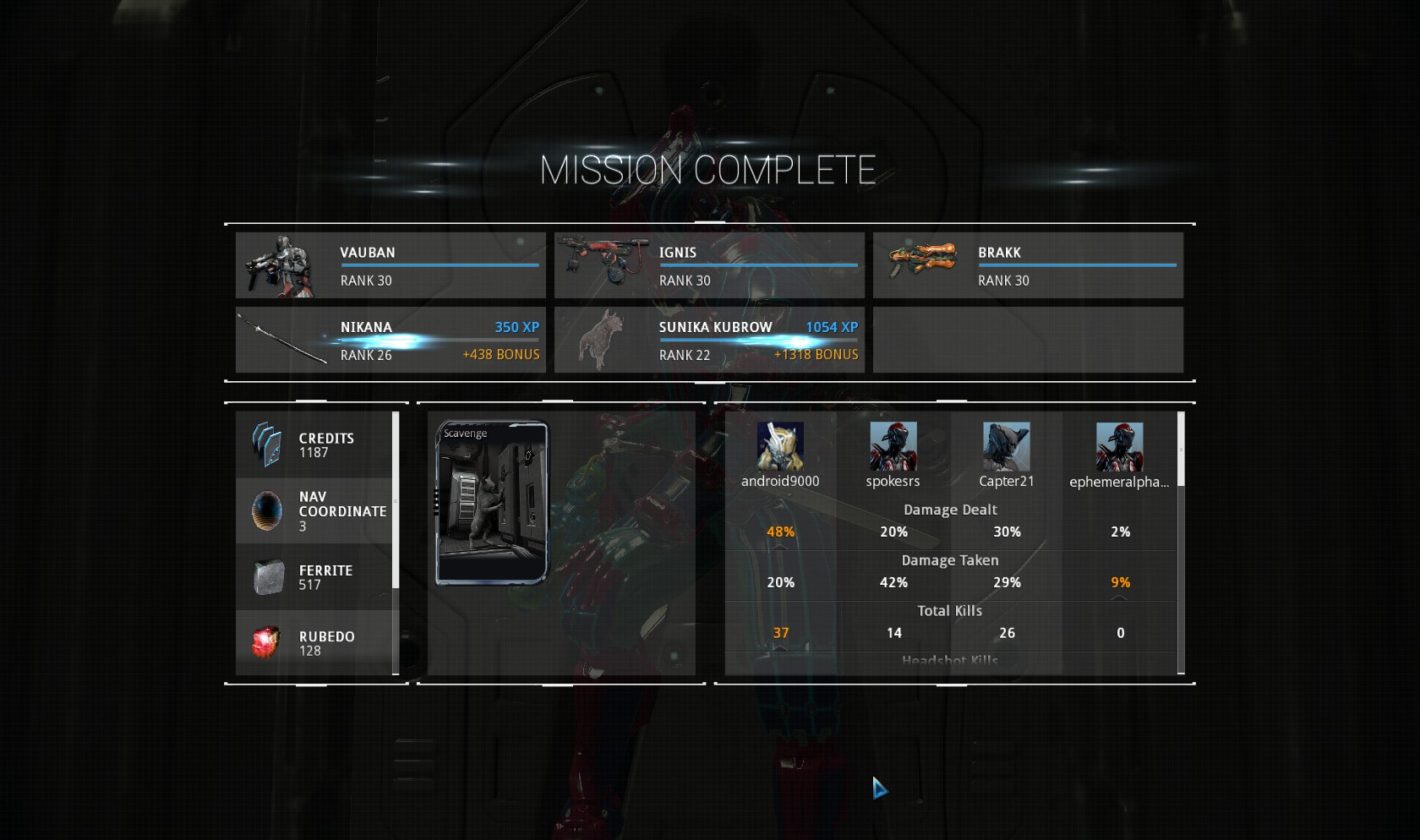Select the Credits reward row
1420x840 pixels.
[x=314, y=445]
